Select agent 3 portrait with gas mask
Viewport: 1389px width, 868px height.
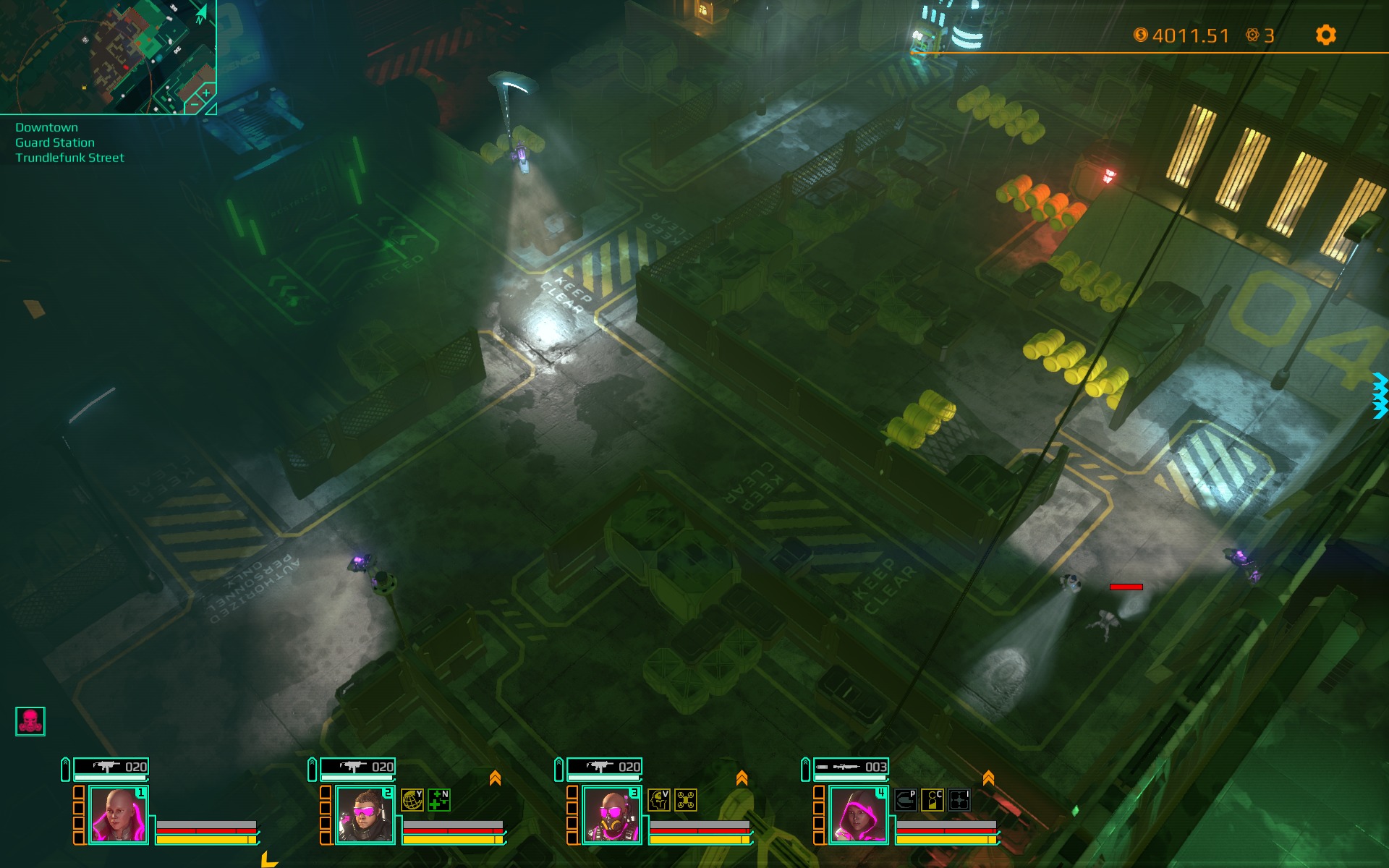coord(611,815)
